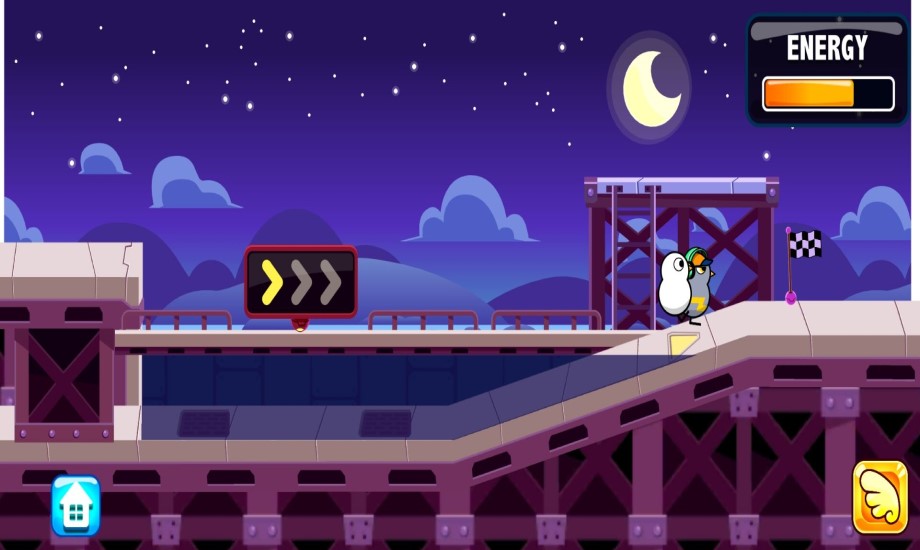The height and width of the screenshot is (550, 920).
Task: Tap the blue home button
Action: pos(76,505)
